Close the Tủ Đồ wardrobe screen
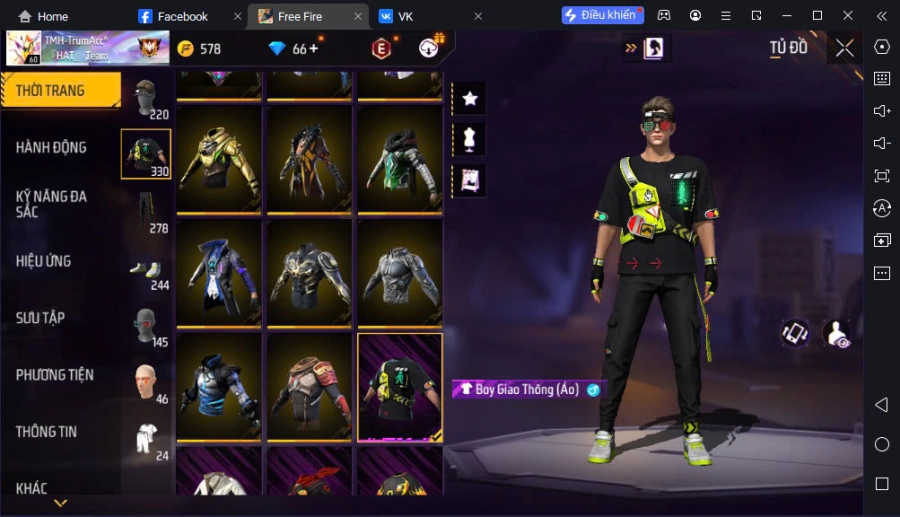The height and width of the screenshot is (517, 900). point(845,48)
